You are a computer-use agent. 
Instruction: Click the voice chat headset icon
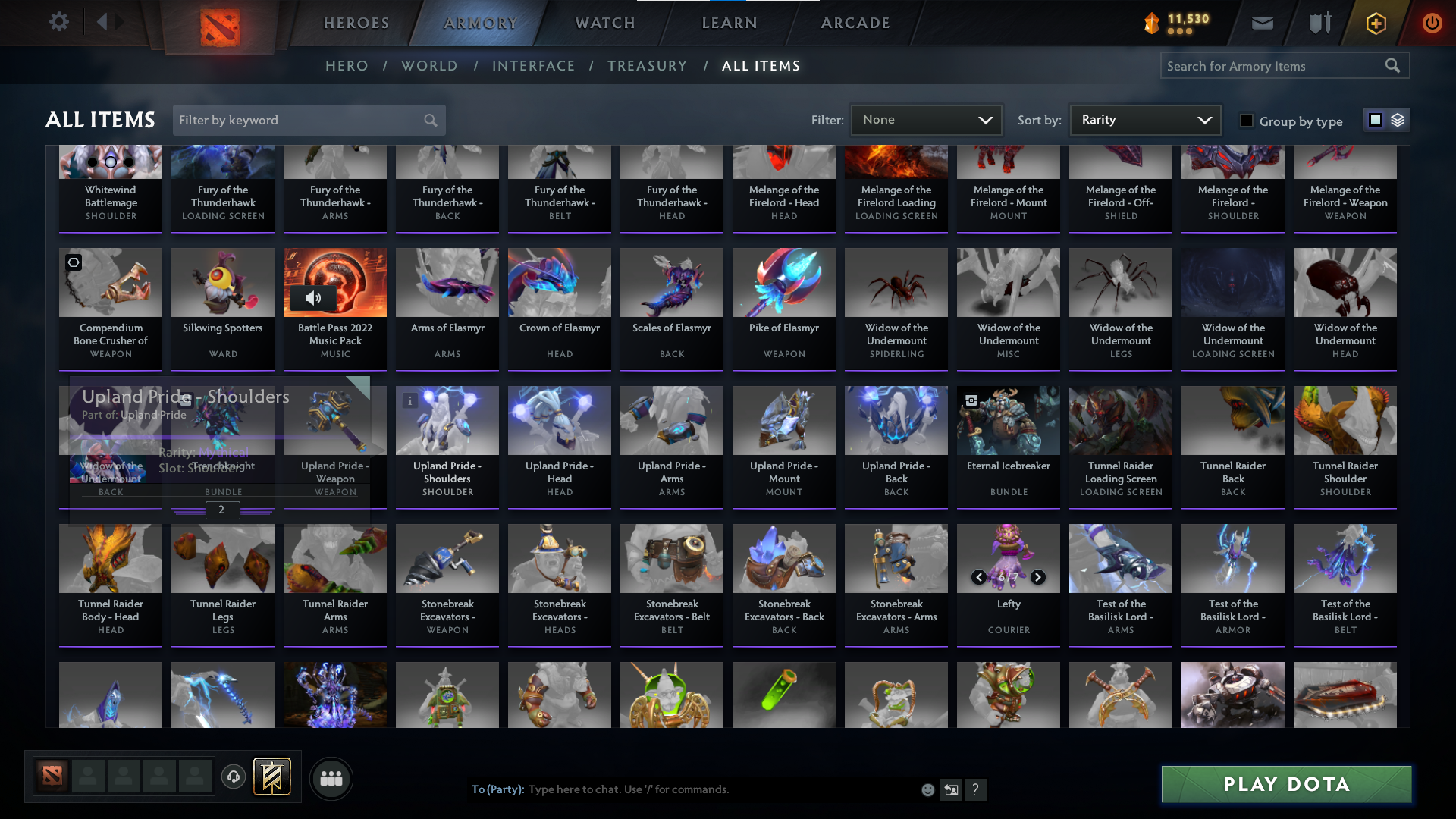click(x=233, y=777)
